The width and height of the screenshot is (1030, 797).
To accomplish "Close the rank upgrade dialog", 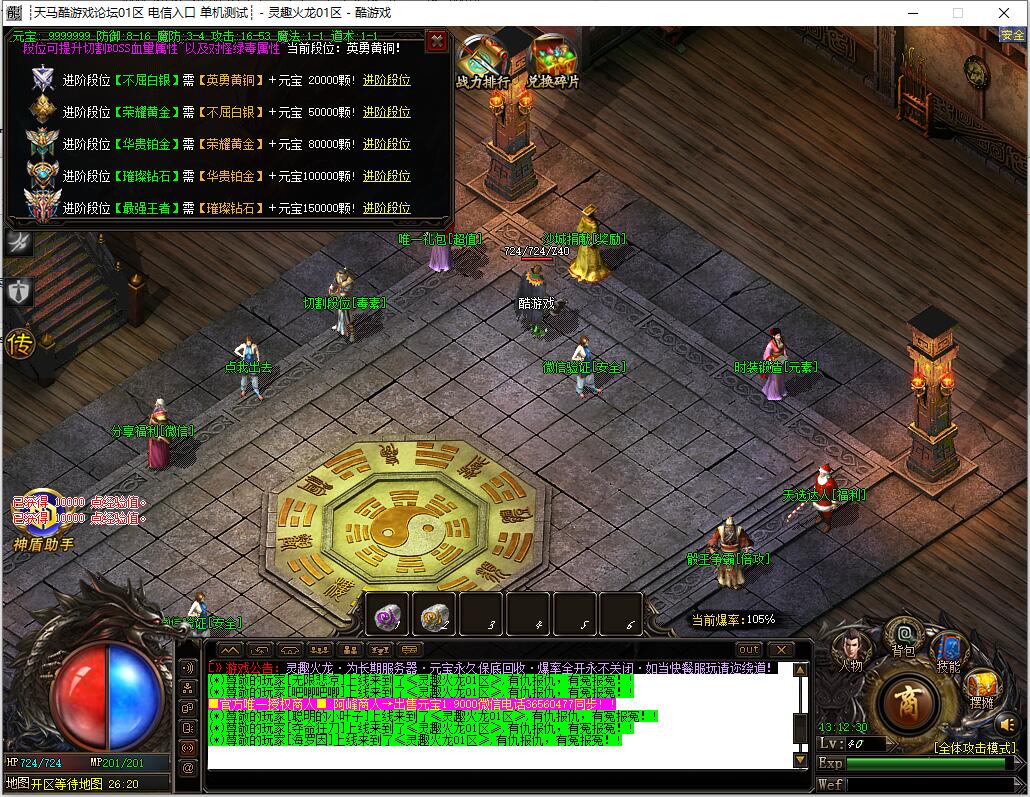I will tap(436, 41).
